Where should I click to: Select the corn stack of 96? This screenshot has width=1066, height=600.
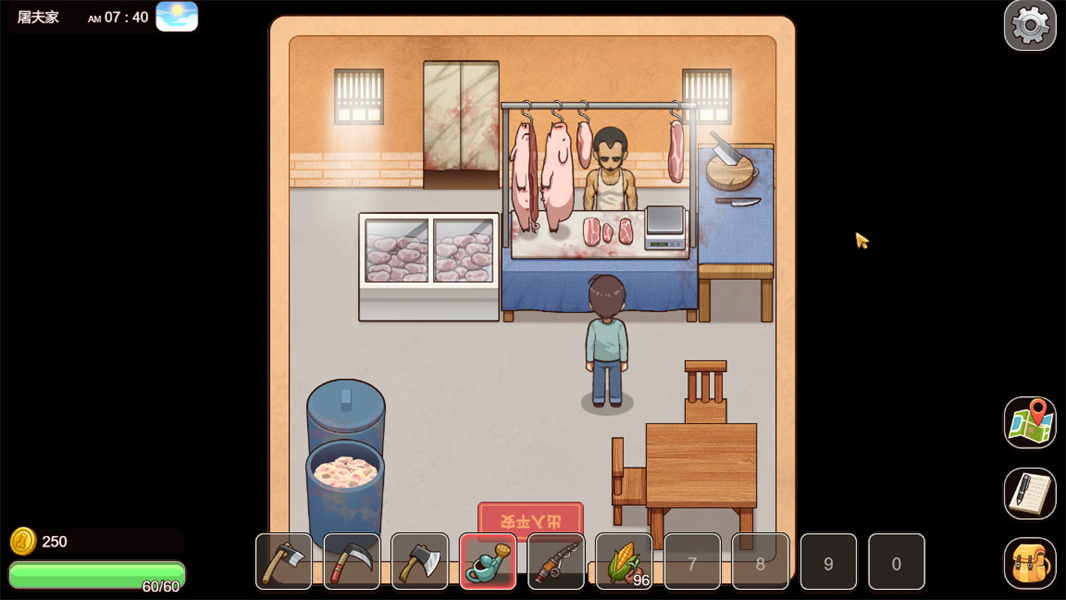tap(624, 561)
